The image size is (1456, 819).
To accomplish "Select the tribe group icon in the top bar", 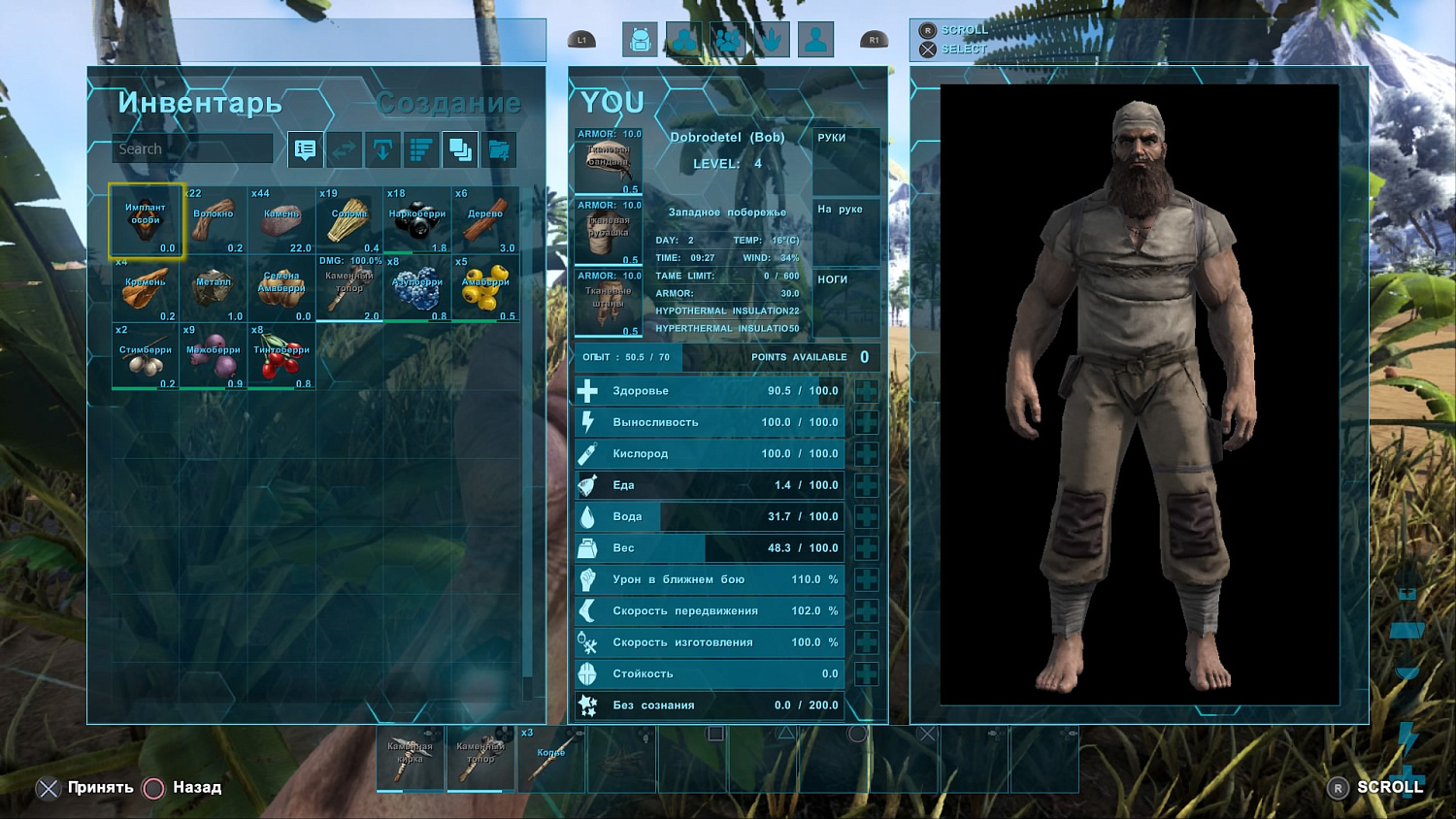I will (x=728, y=39).
